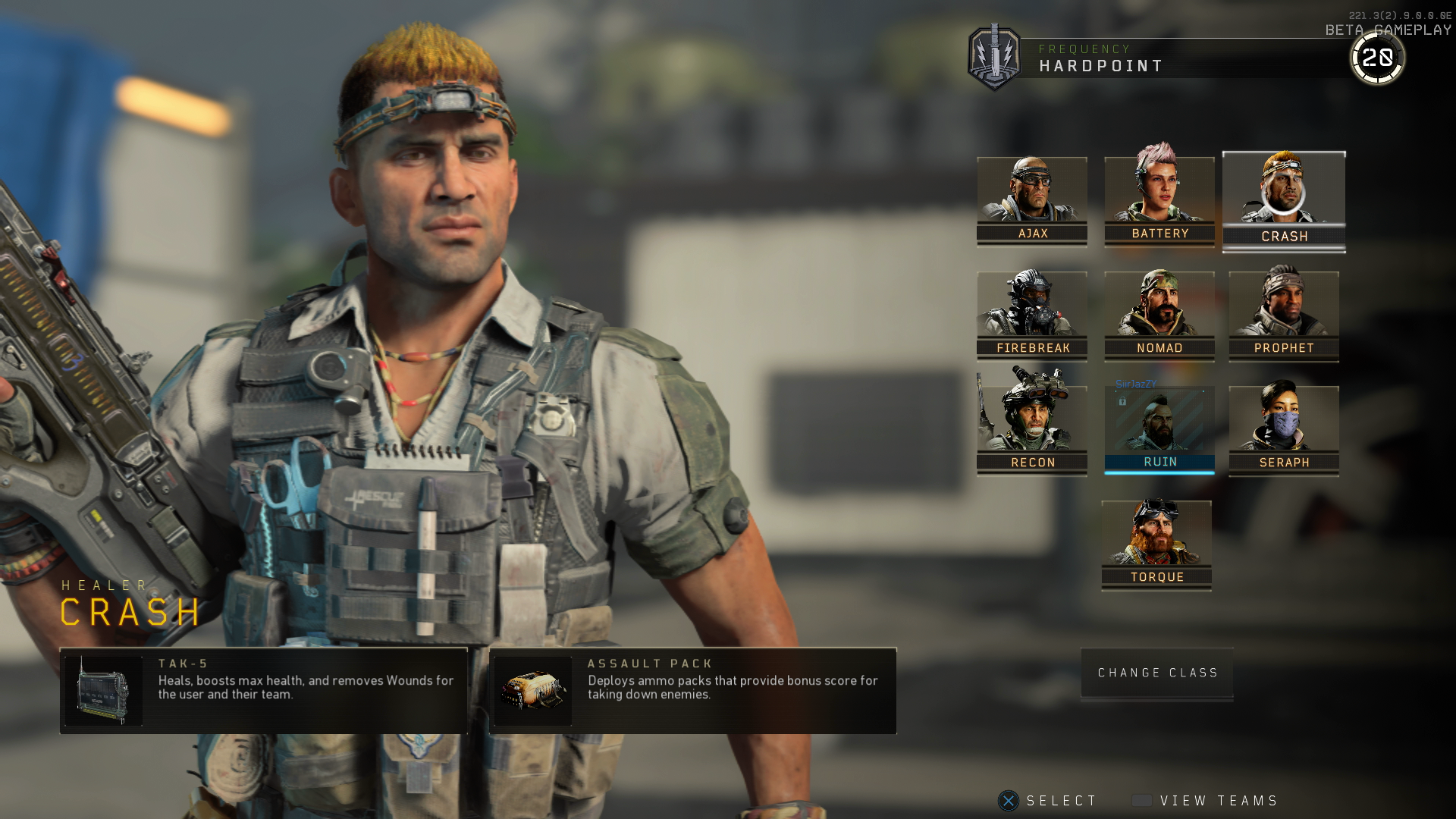This screenshot has height=819, width=1456.
Task: Click the Change Class button
Action: tap(1156, 673)
